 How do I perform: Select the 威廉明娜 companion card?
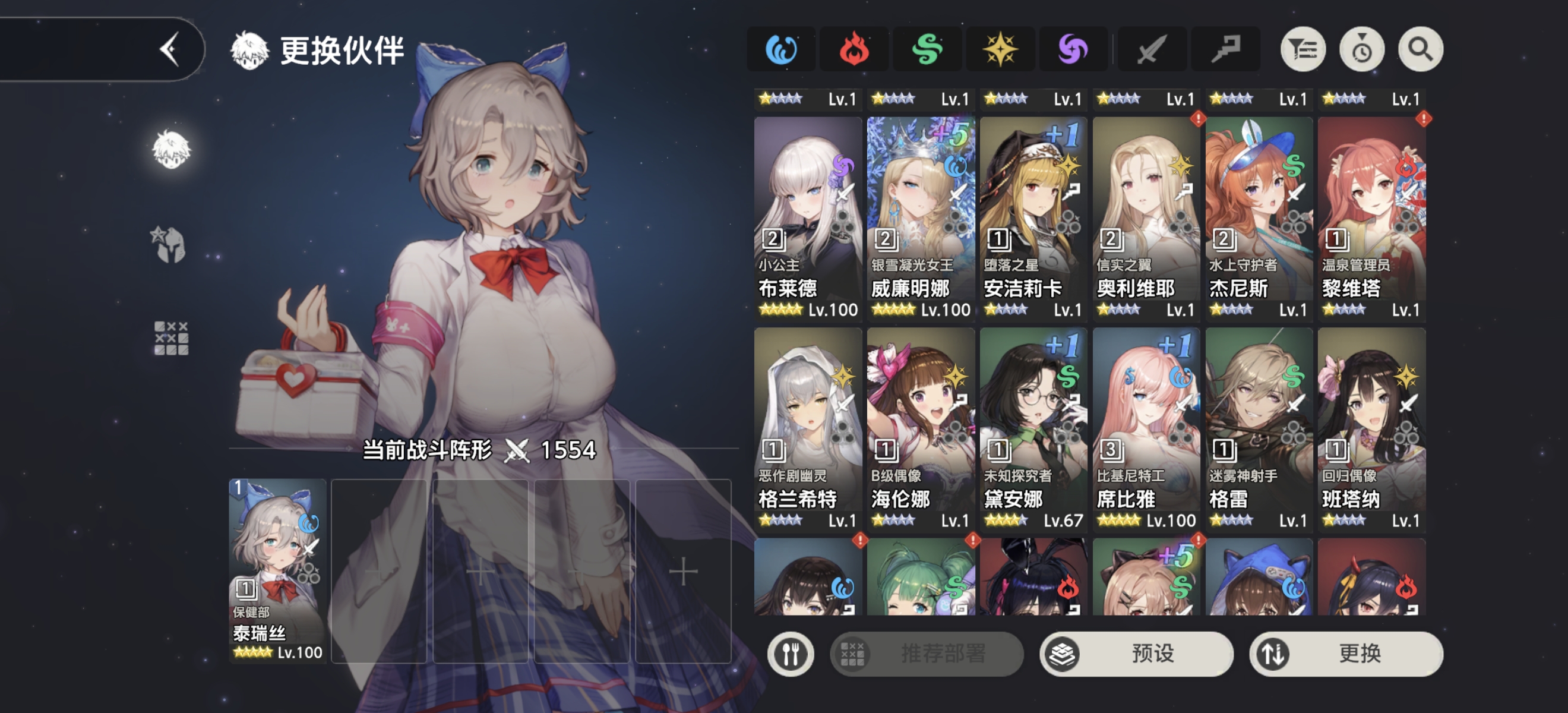(921, 217)
